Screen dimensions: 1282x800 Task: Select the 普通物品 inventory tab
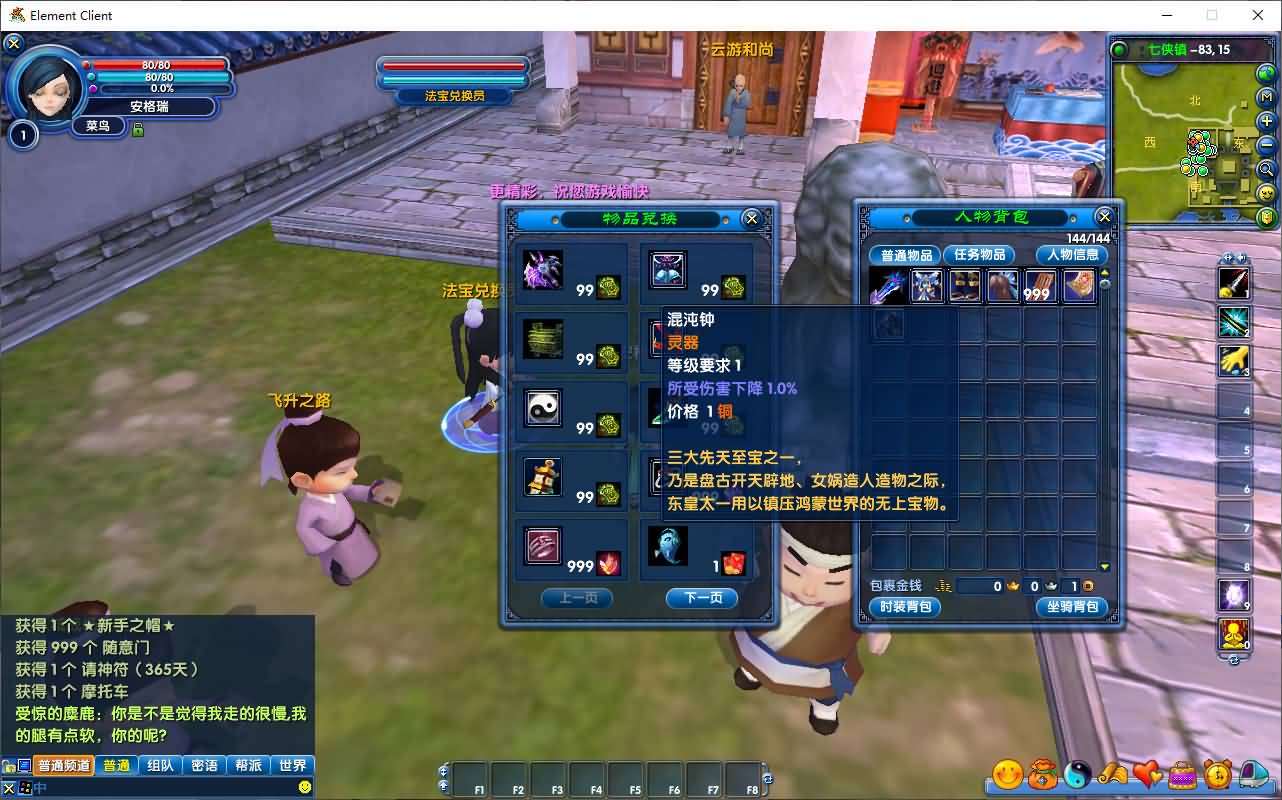pyautogui.click(x=905, y=255)
